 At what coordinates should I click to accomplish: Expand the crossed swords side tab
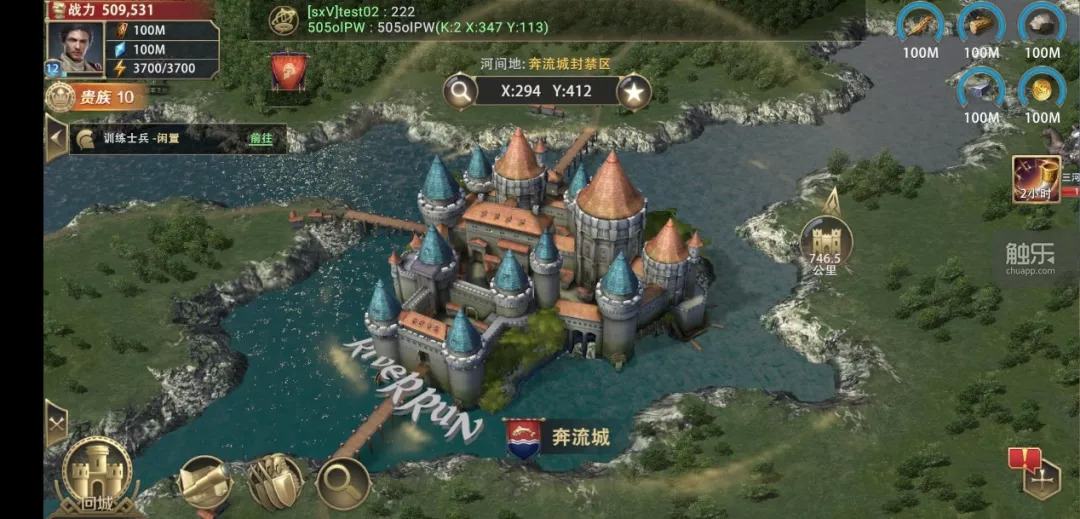(x=56, y=423)
